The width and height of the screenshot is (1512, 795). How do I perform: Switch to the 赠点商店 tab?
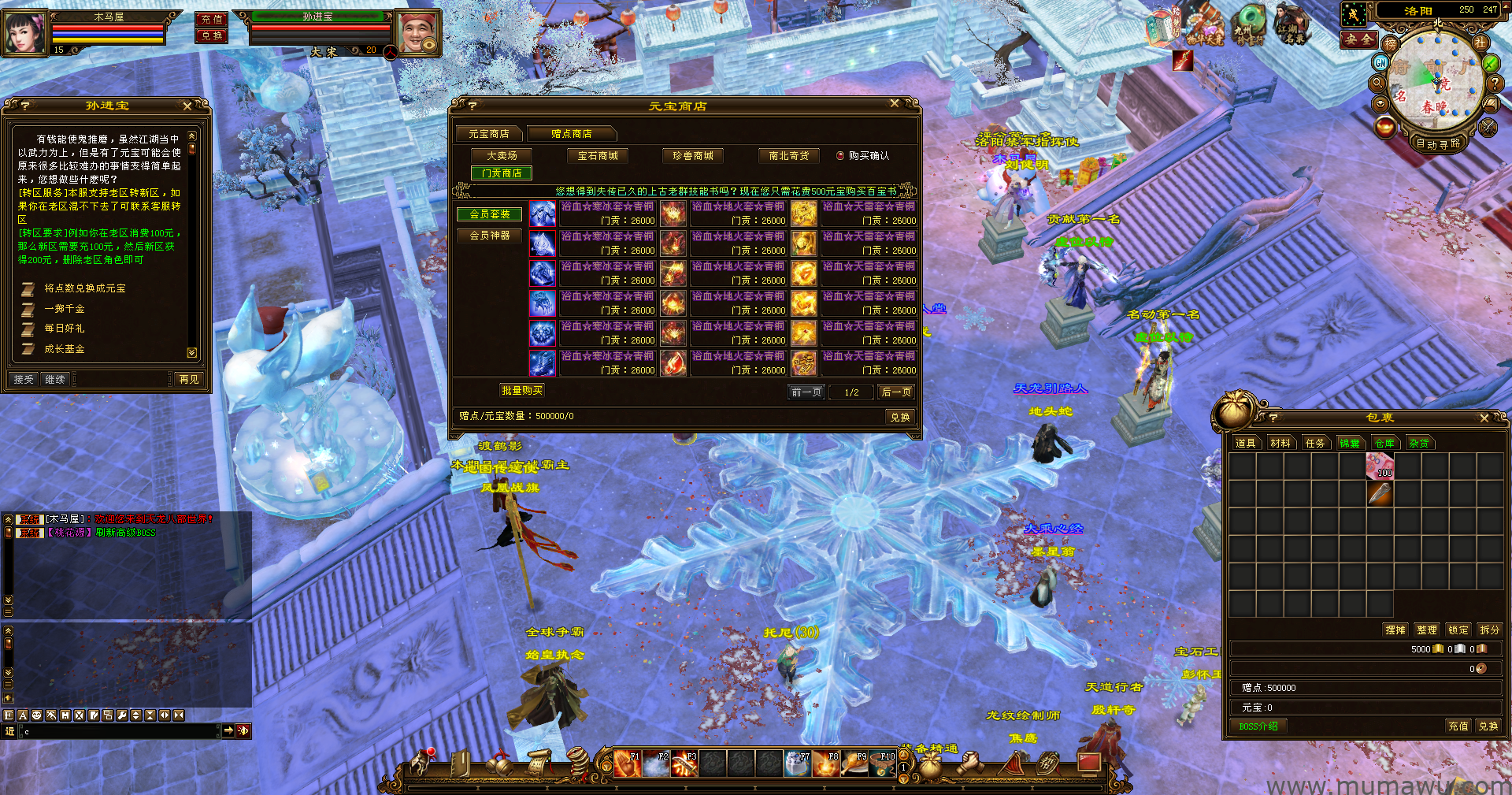point(572,134)
